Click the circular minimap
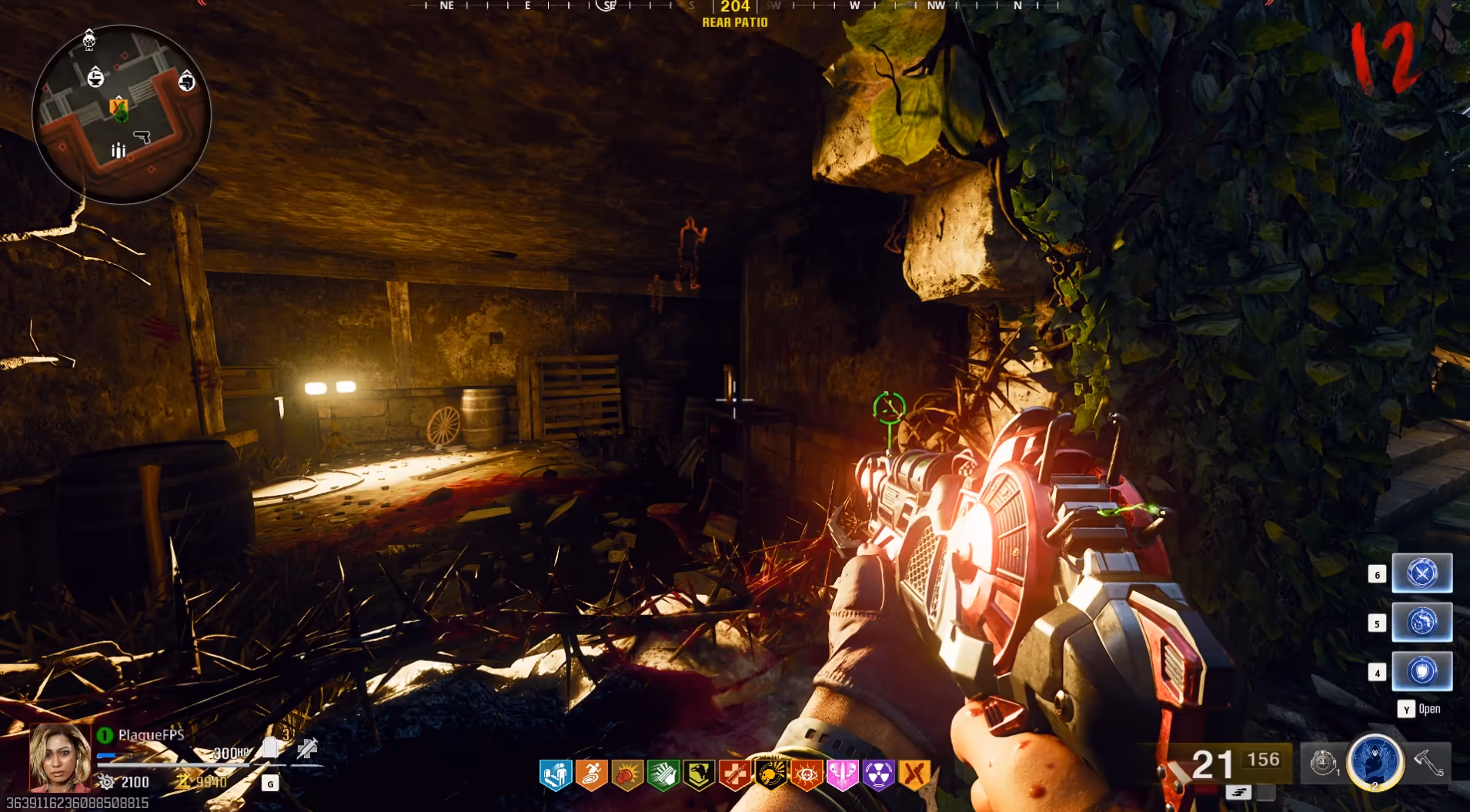The width and height of the screenshot is (1470, 812). (x=121, y=114)
